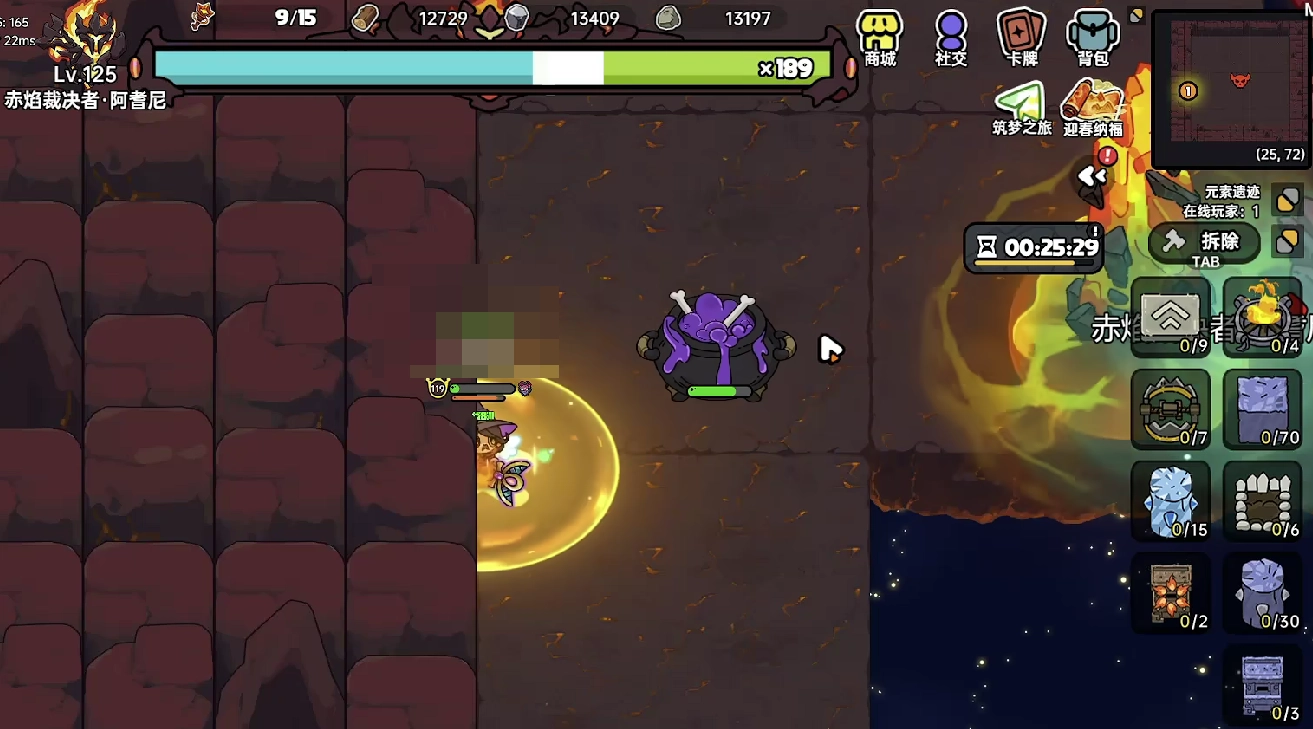Viewport: 1313px width, 729px height.
Task: Select the spiked trap build slot 0/7
Action: 1170,409
